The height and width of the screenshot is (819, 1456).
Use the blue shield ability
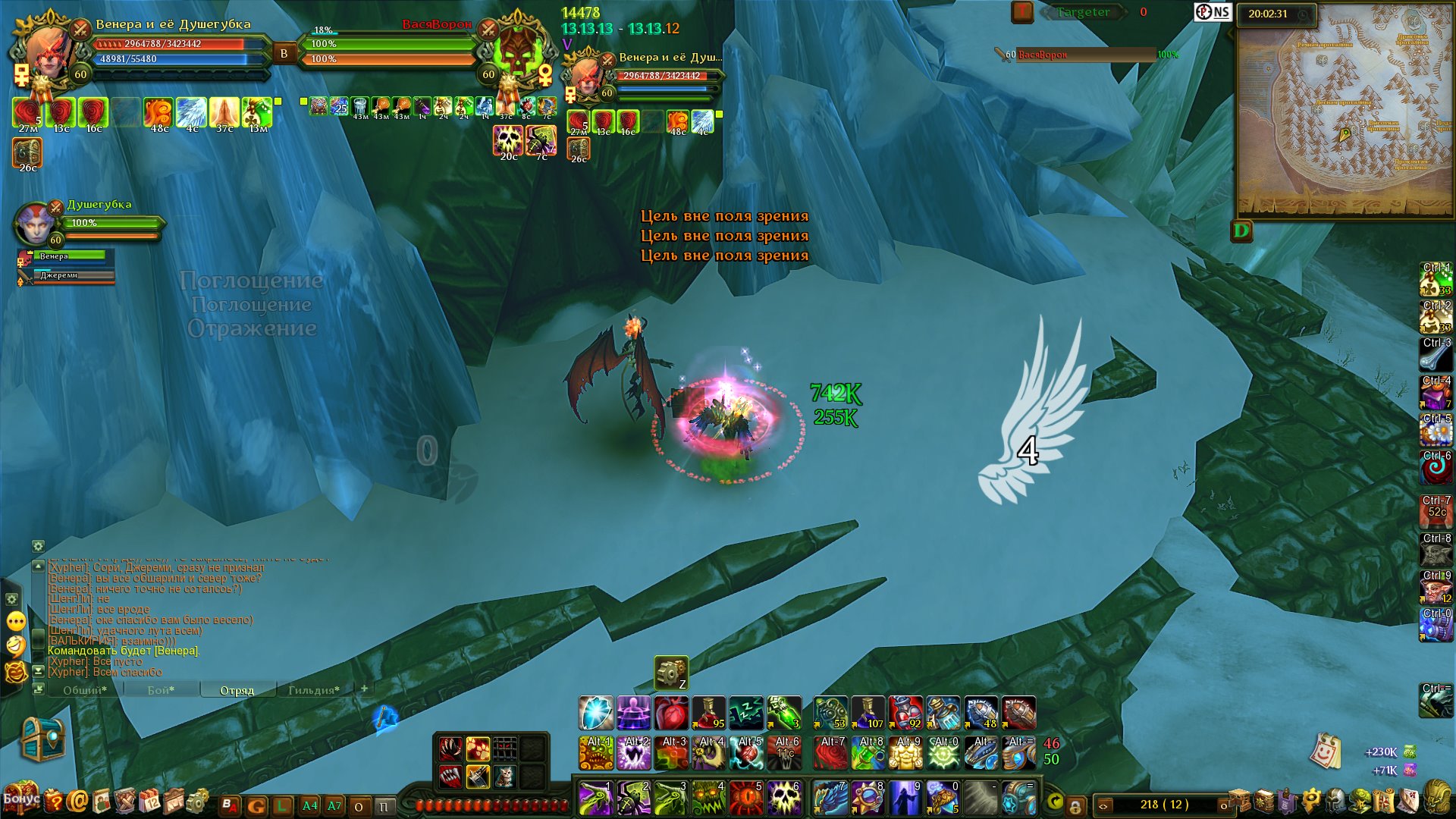point(596,714)
